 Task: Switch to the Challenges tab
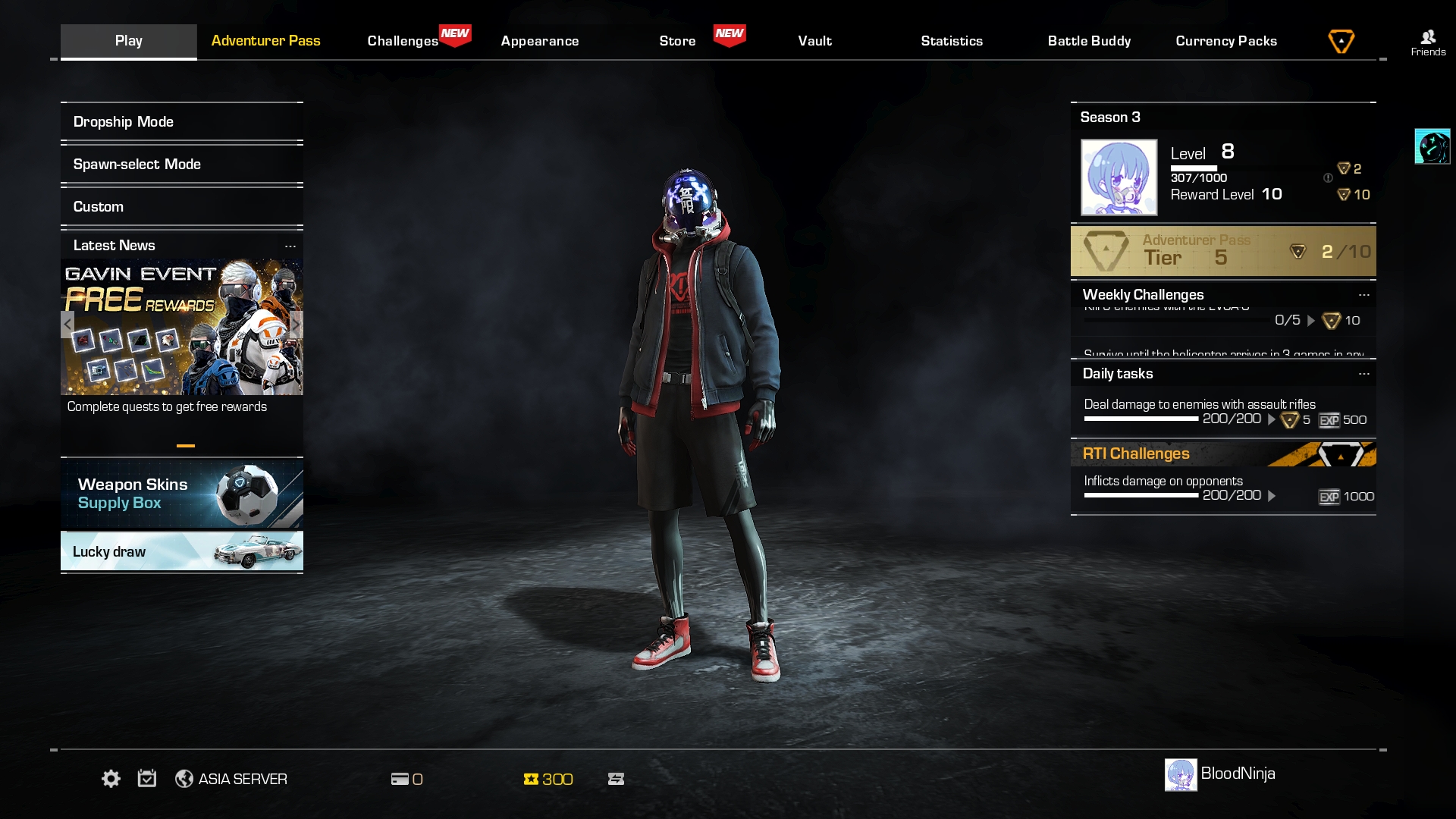coord(403,41)
